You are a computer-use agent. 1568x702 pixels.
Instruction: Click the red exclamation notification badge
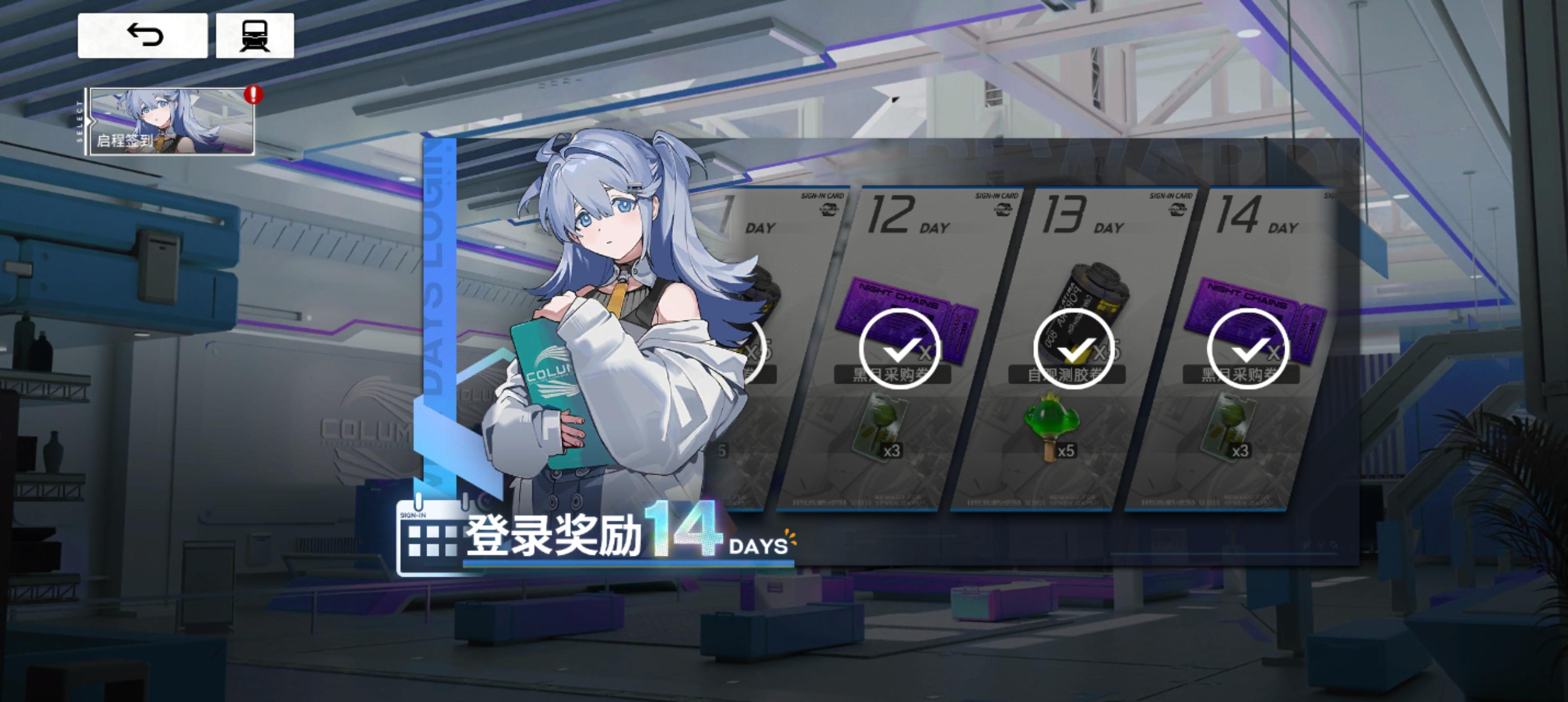[254, 95]
